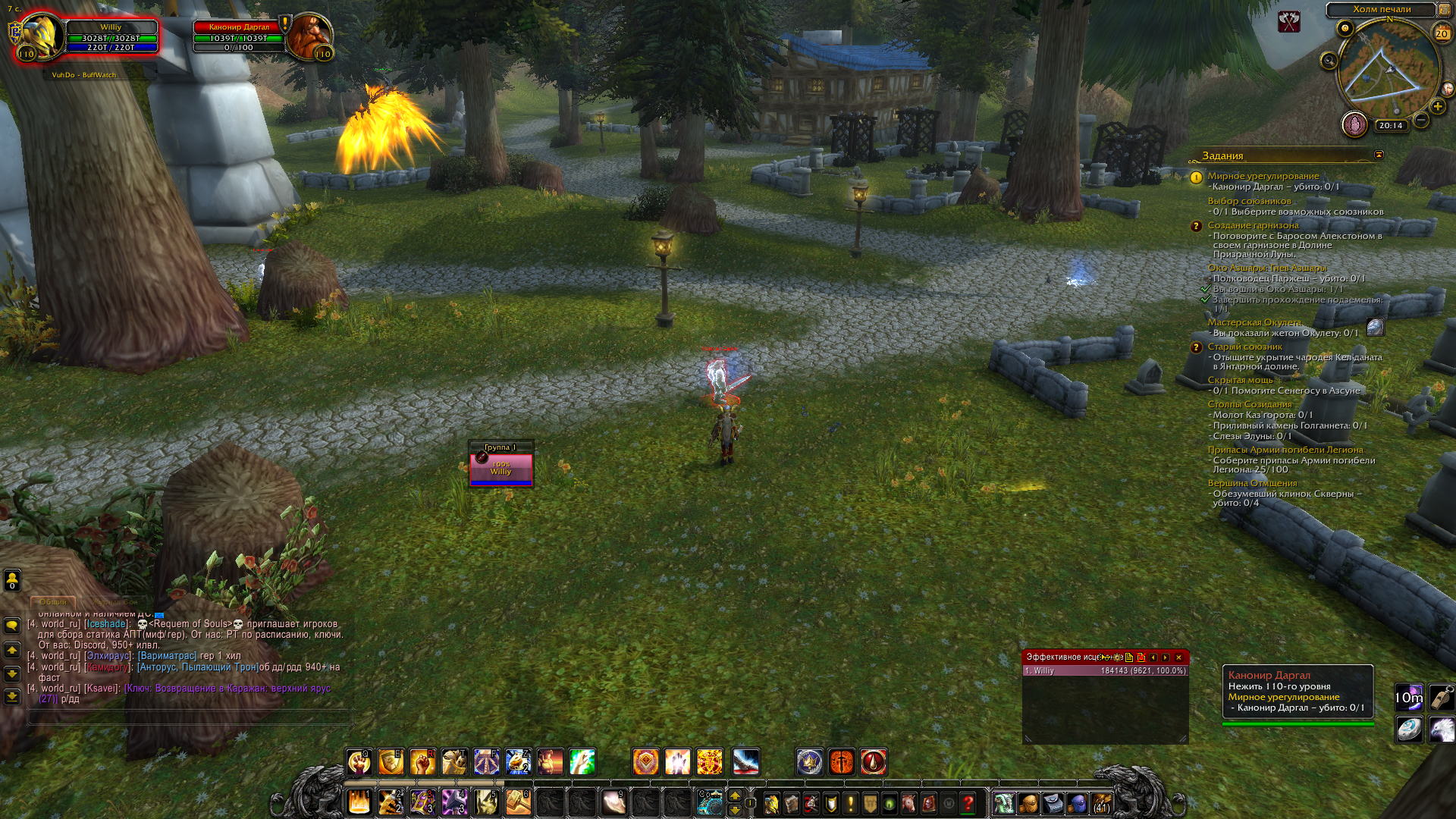Screen dimensions: 1456x819
Task: Summon the white gryphon mount icon
Action: point(1441,730)
